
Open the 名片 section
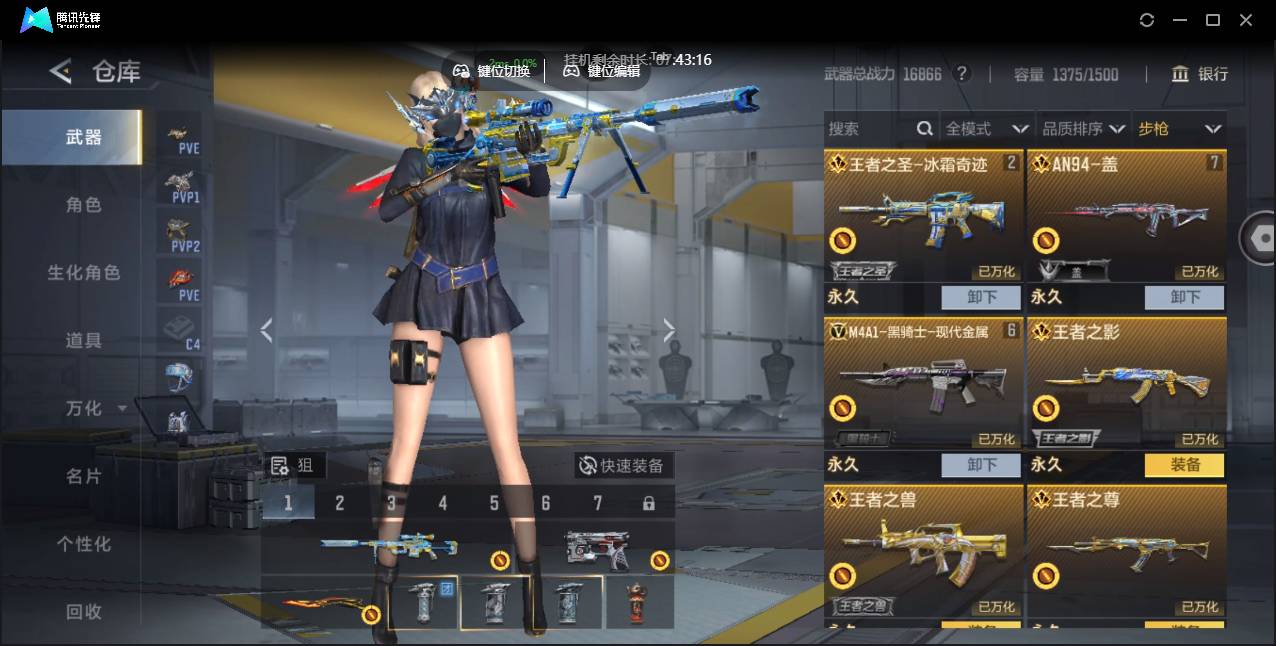click(x=84, y=477)
